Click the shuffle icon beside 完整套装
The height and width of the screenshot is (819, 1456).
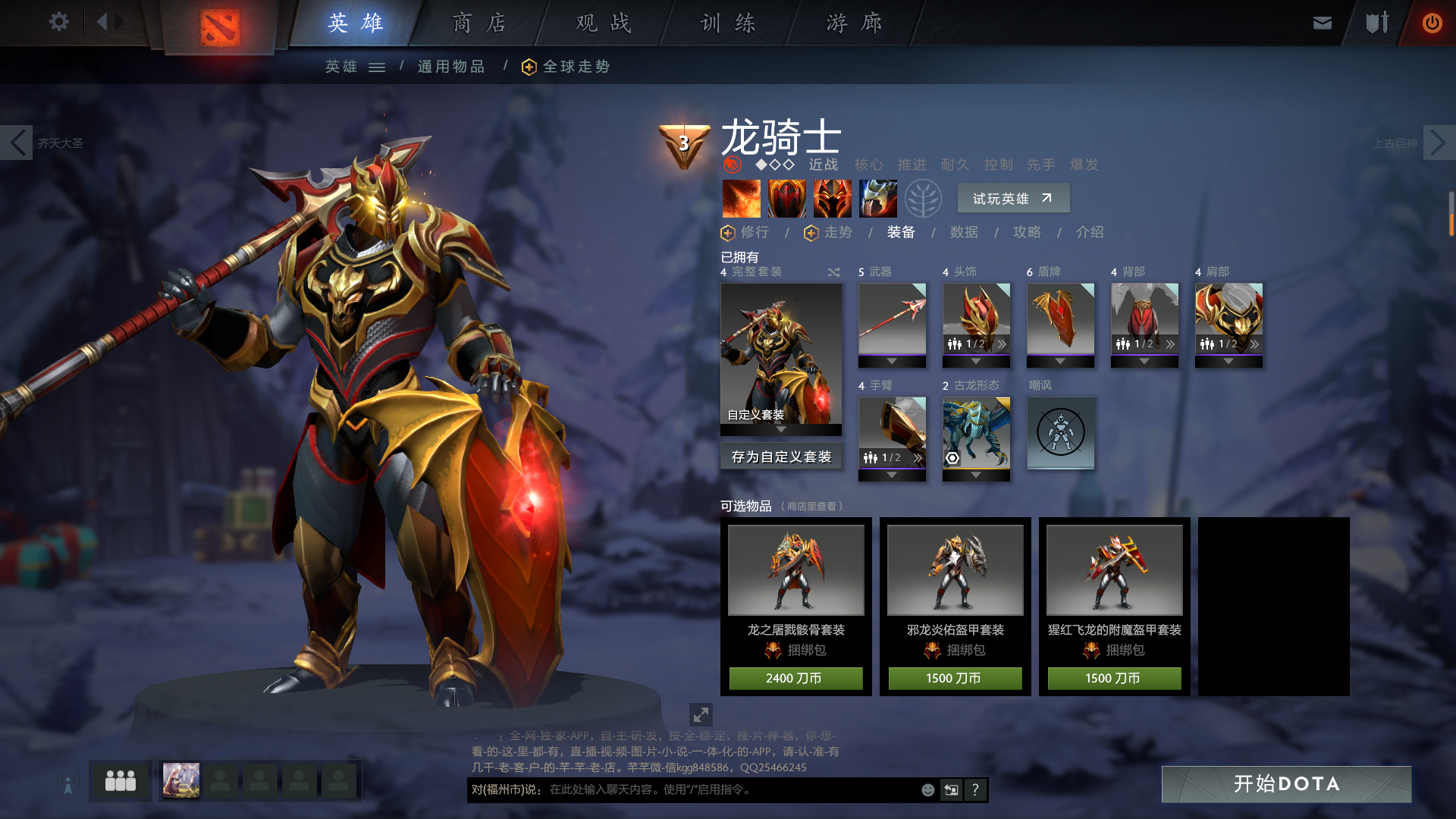(x=833, y=271)
